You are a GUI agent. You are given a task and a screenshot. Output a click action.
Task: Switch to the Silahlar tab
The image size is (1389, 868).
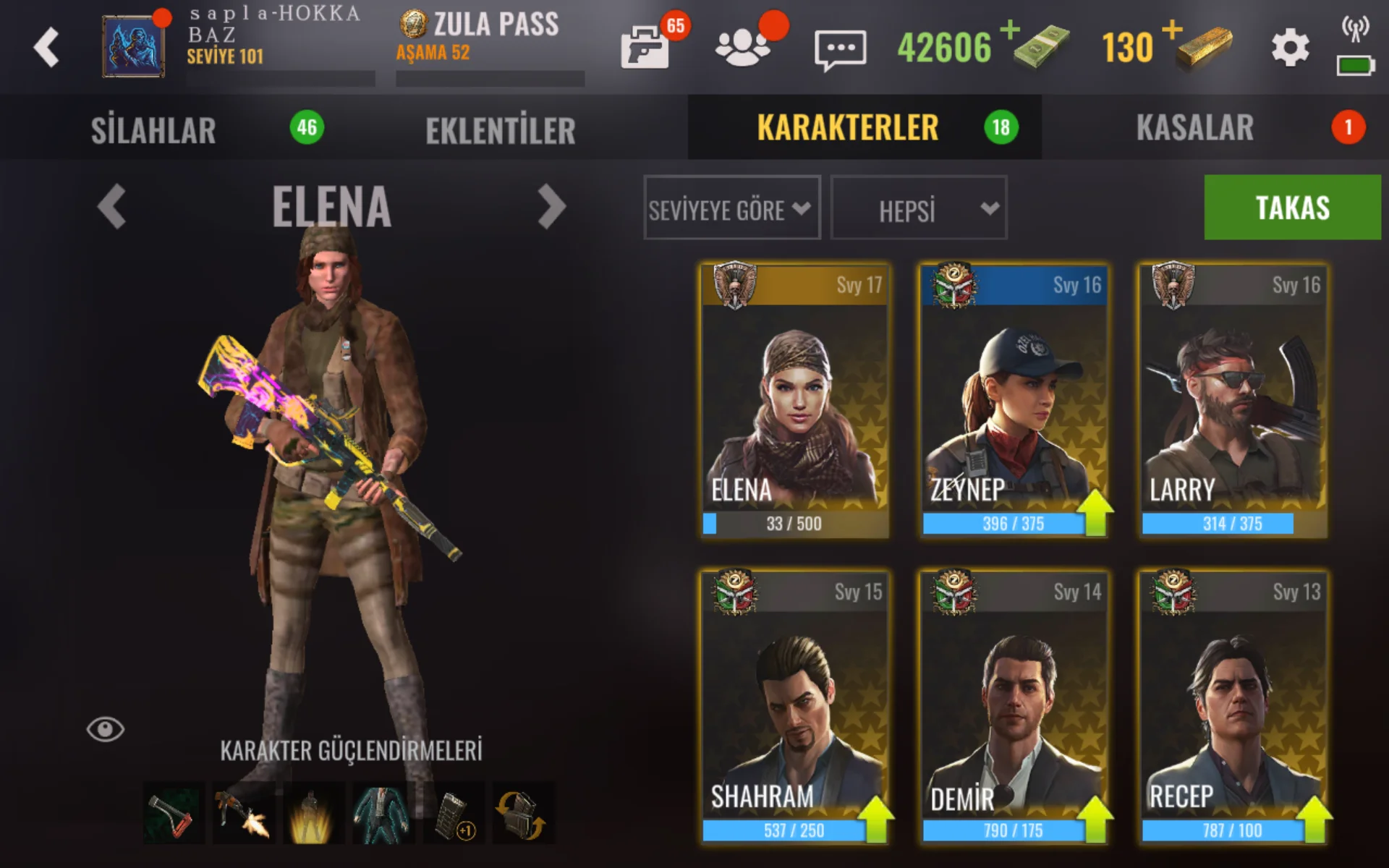(x=153, y=129)
